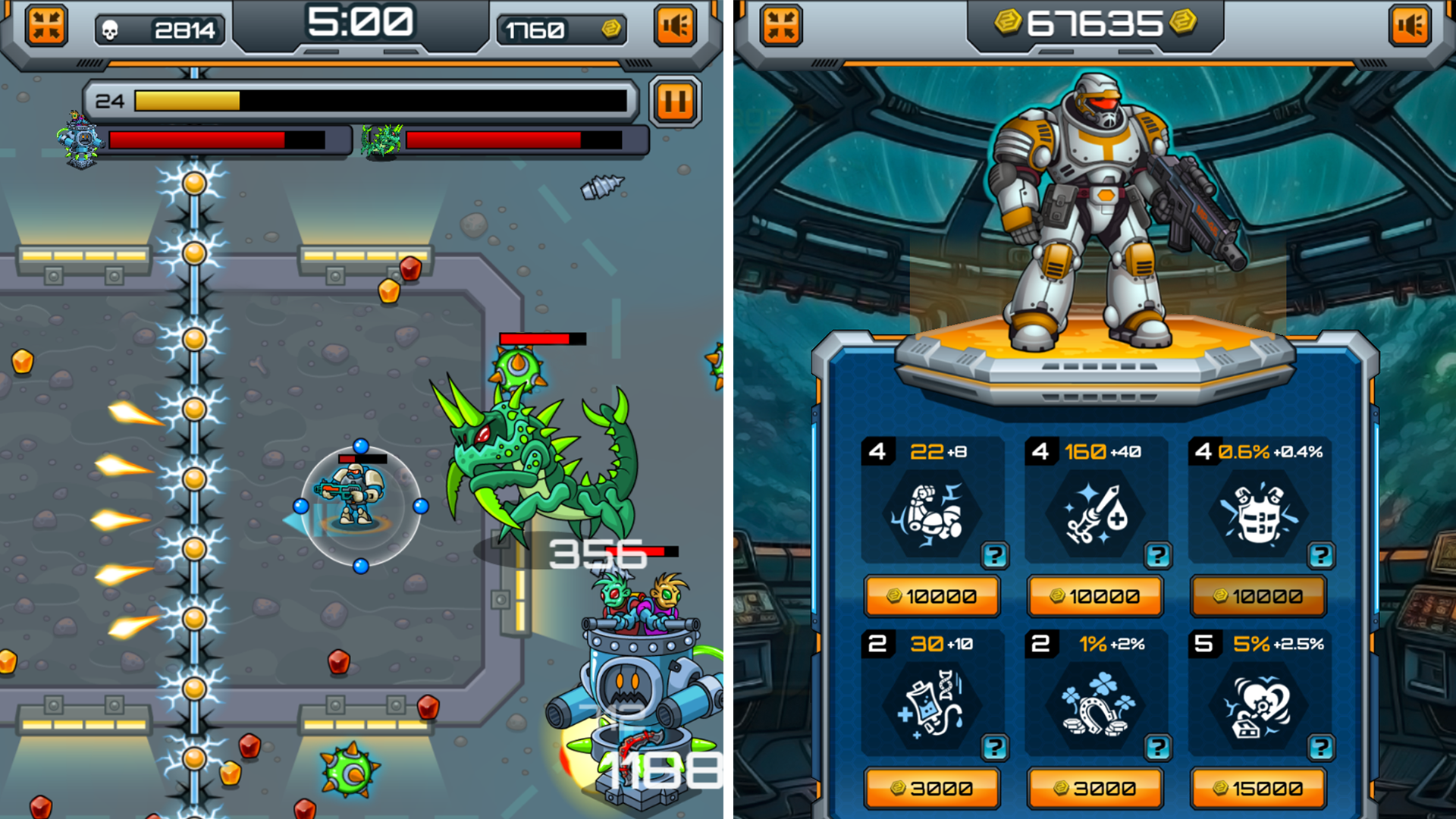Select the melee damage upgrade icon
The width and height of the screenshot is (1456, 819).
point(933,512)
